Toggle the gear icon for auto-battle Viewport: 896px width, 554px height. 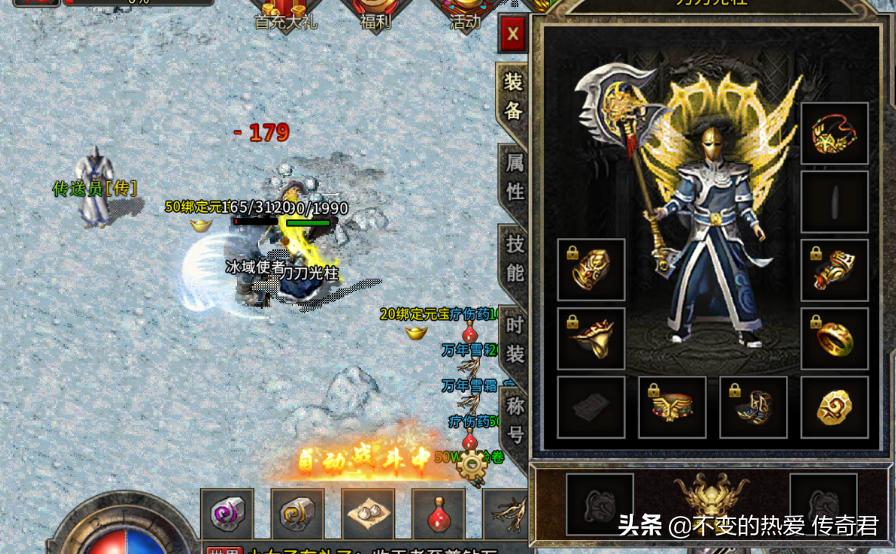[469, 465]
